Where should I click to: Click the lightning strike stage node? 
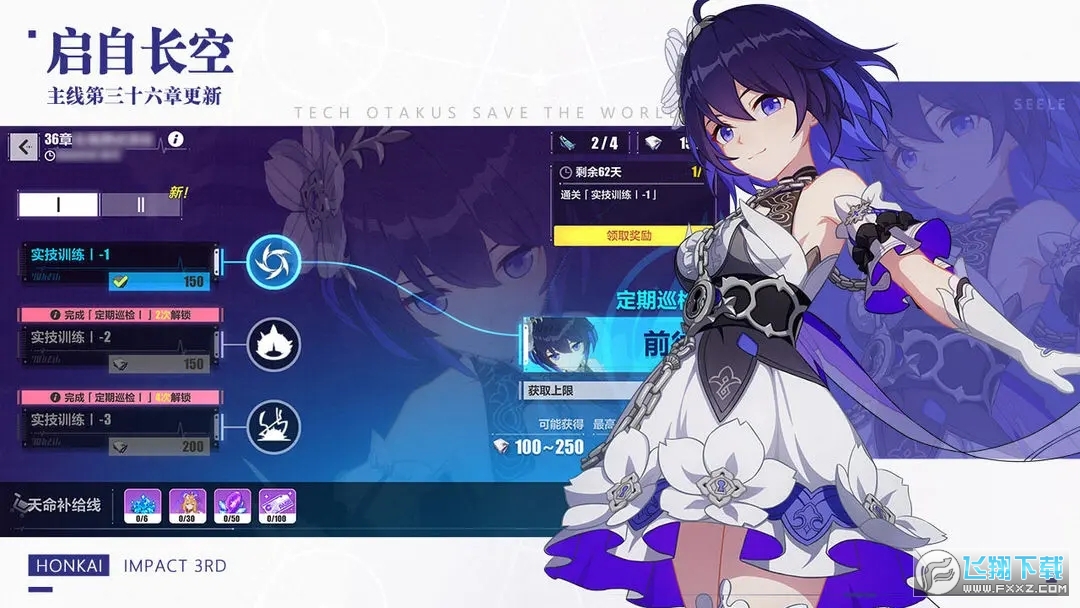pos(273,424)
